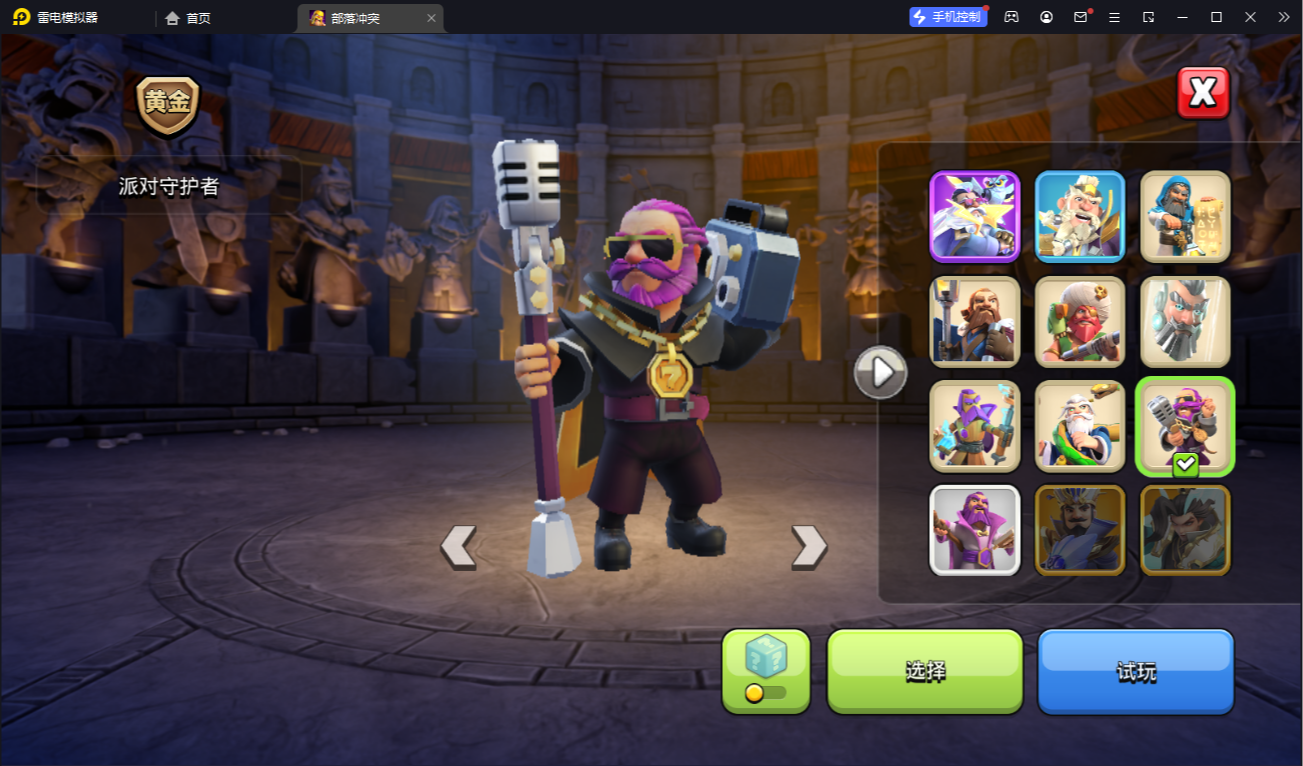The height and width of the screenshot is (766, 1303).
Task: Select the white-bearded warden with green snake
Action: (1080, 426)
